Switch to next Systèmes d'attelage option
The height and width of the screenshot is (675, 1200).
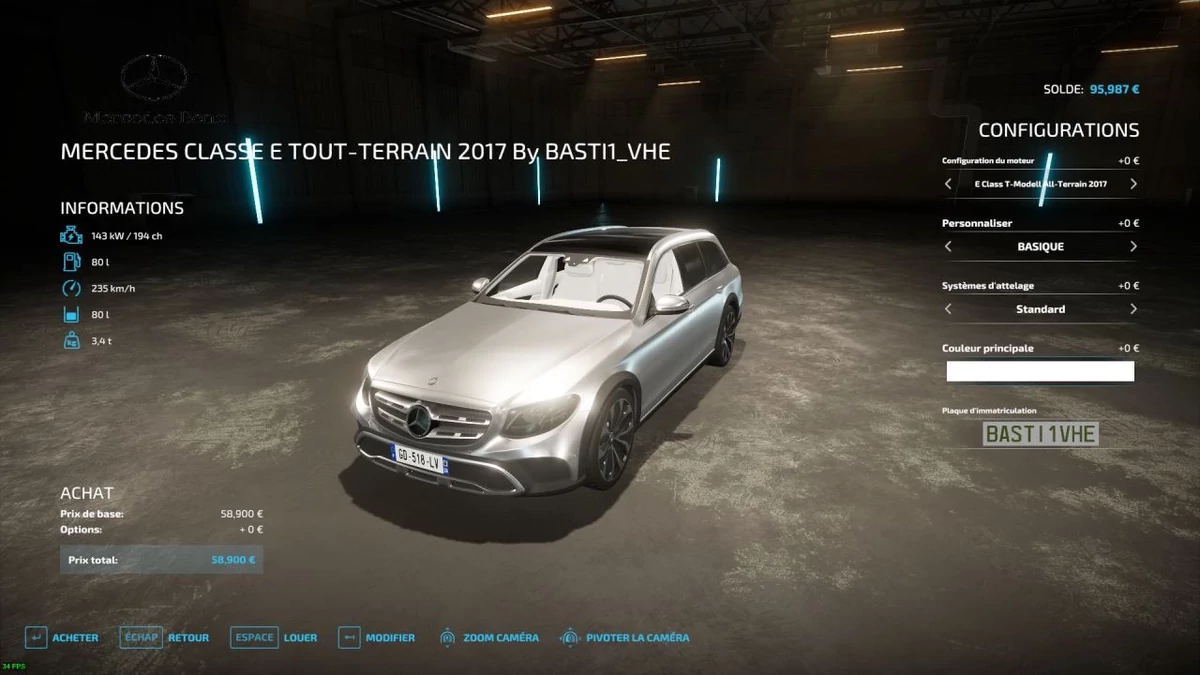point(1133,309)
